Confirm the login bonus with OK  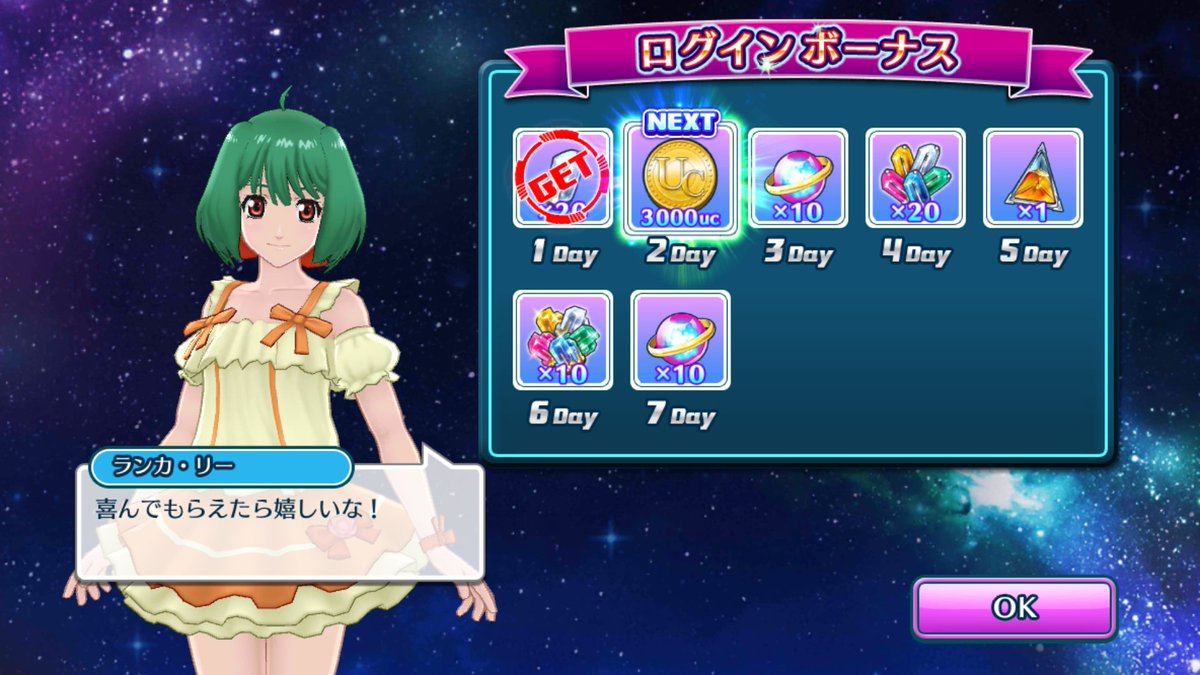click(1014, 608)
